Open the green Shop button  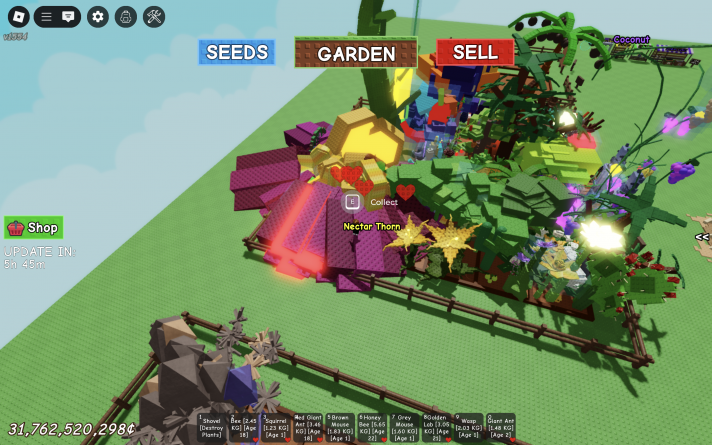[x=34, y=227]
